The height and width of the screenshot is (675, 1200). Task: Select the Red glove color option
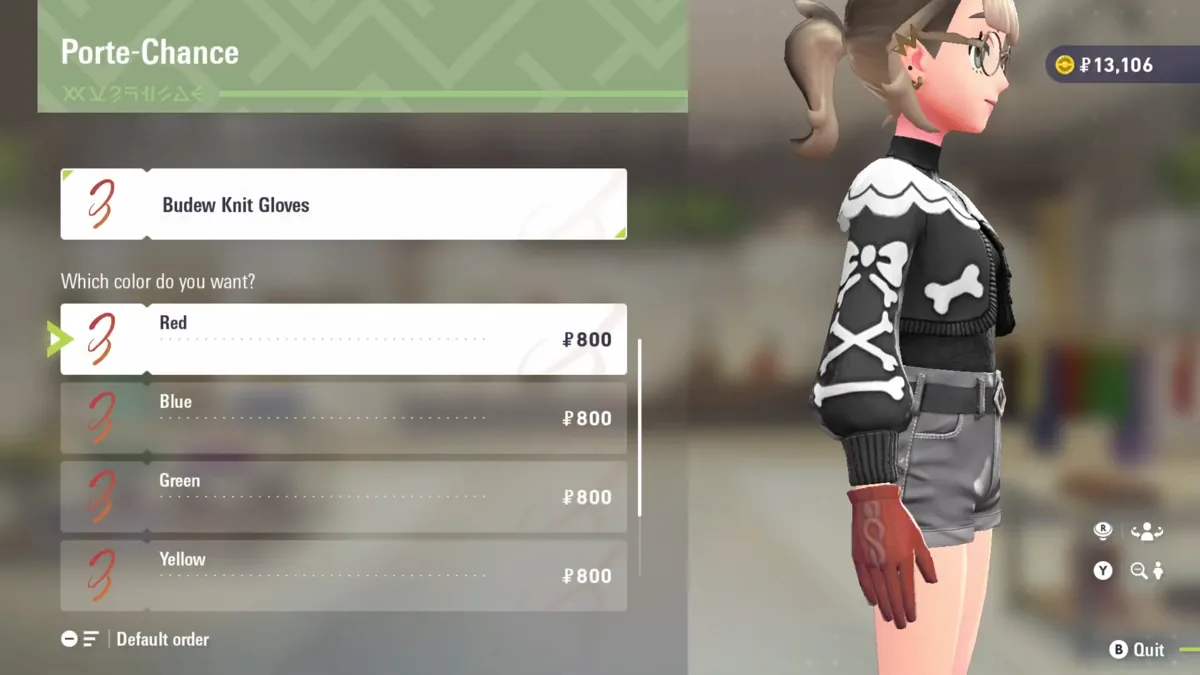[343, 339]
